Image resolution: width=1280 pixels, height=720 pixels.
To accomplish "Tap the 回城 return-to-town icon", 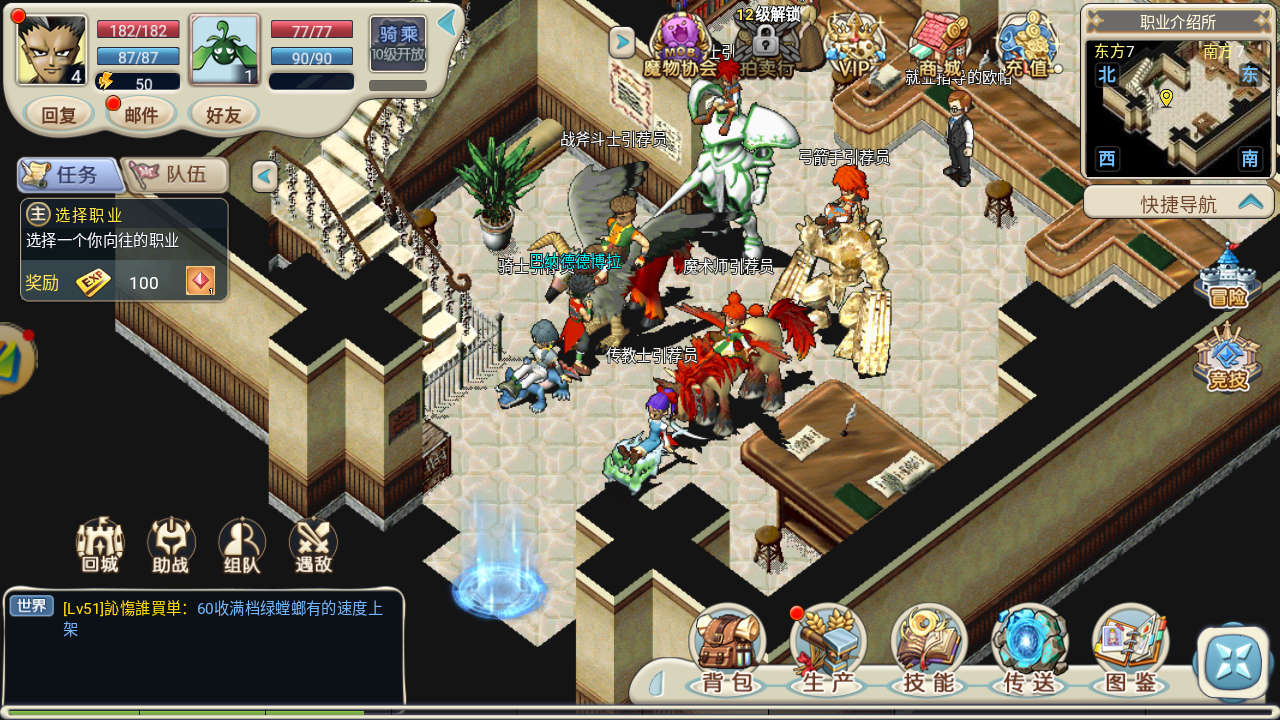I will click(x=100, y=545).
